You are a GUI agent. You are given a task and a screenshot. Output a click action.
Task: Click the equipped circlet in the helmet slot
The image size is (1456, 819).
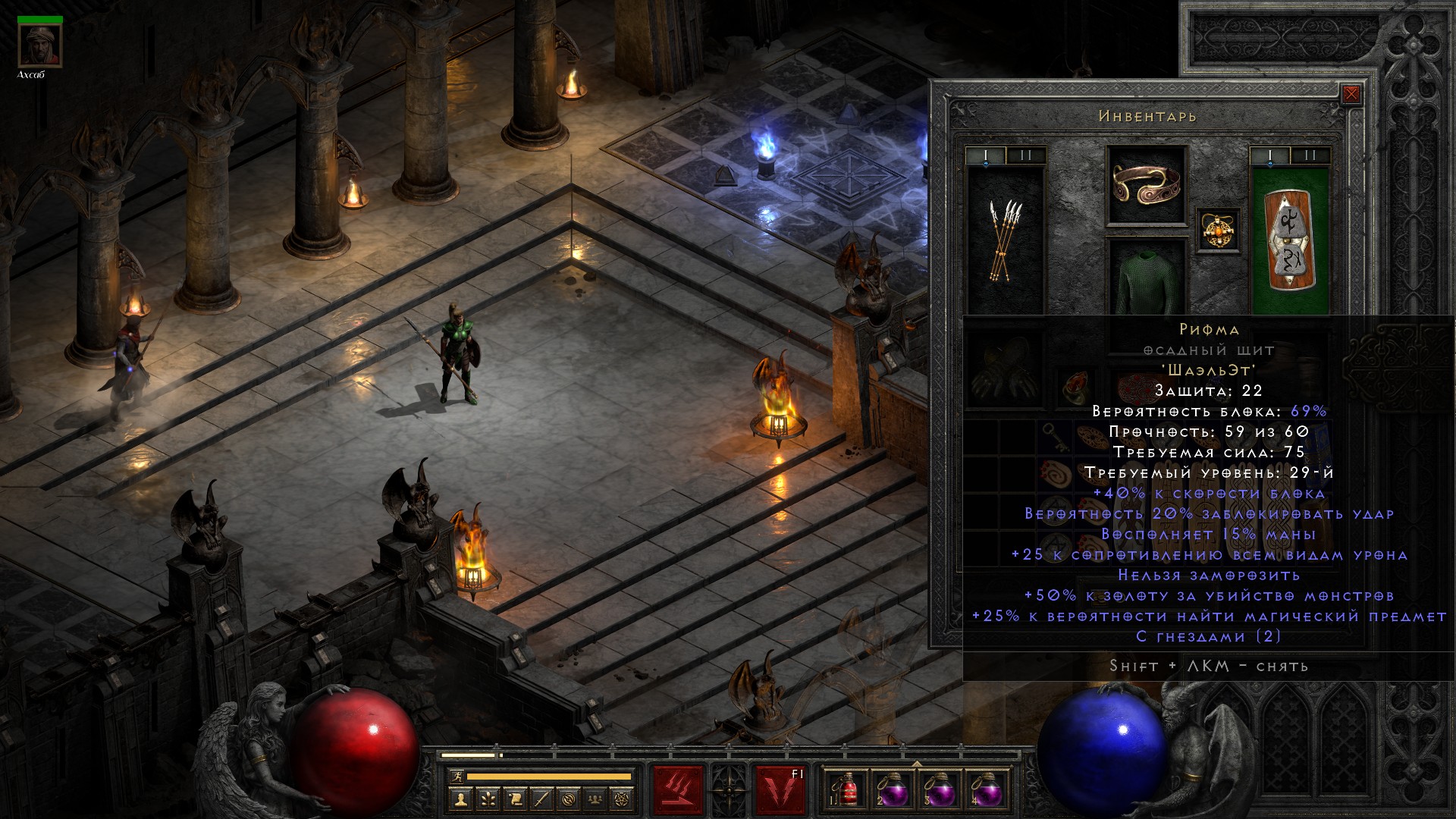[x=1146, y=184]
